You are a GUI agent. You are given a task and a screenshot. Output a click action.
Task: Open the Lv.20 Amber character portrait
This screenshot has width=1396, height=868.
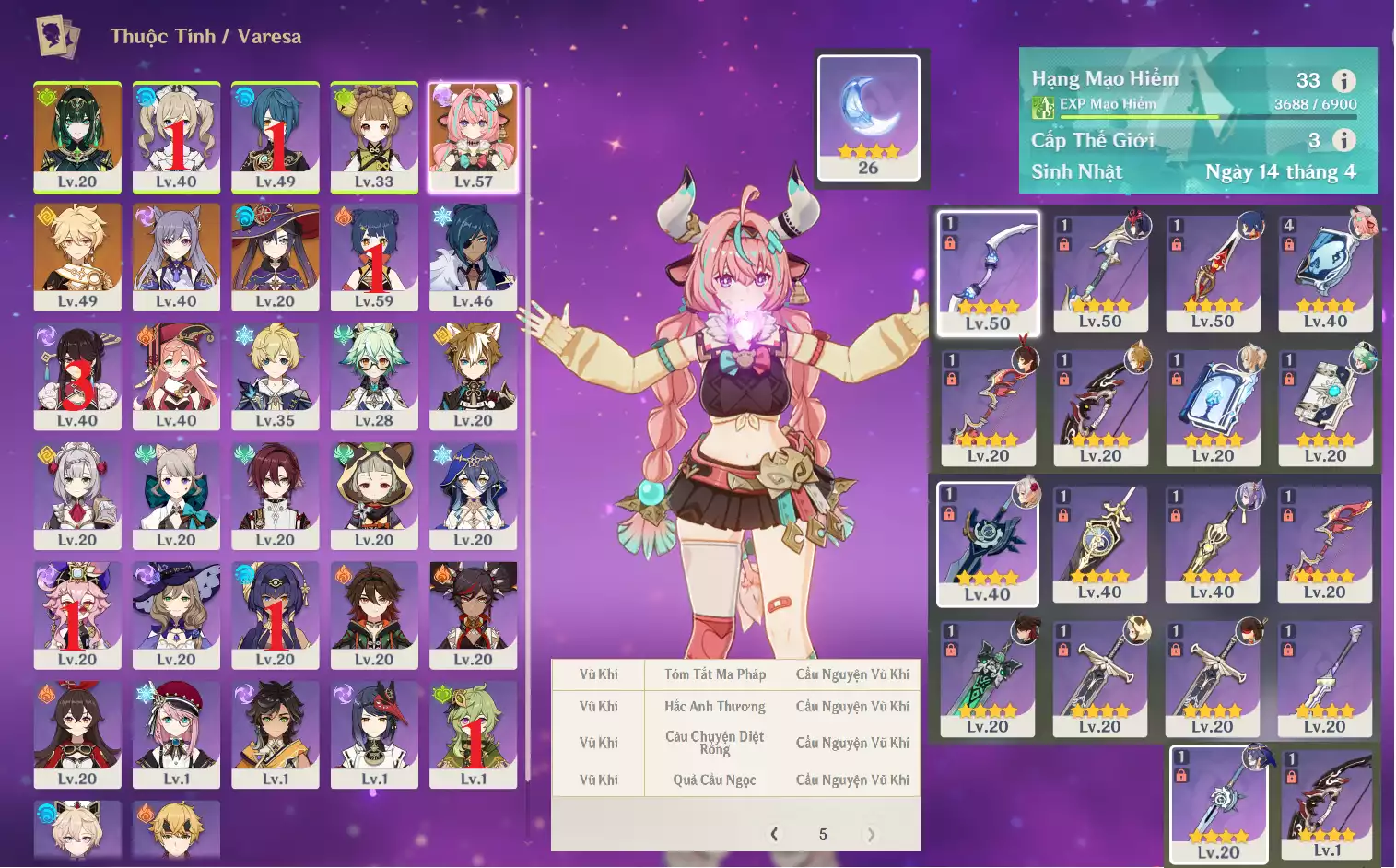[x=77, y=734]
